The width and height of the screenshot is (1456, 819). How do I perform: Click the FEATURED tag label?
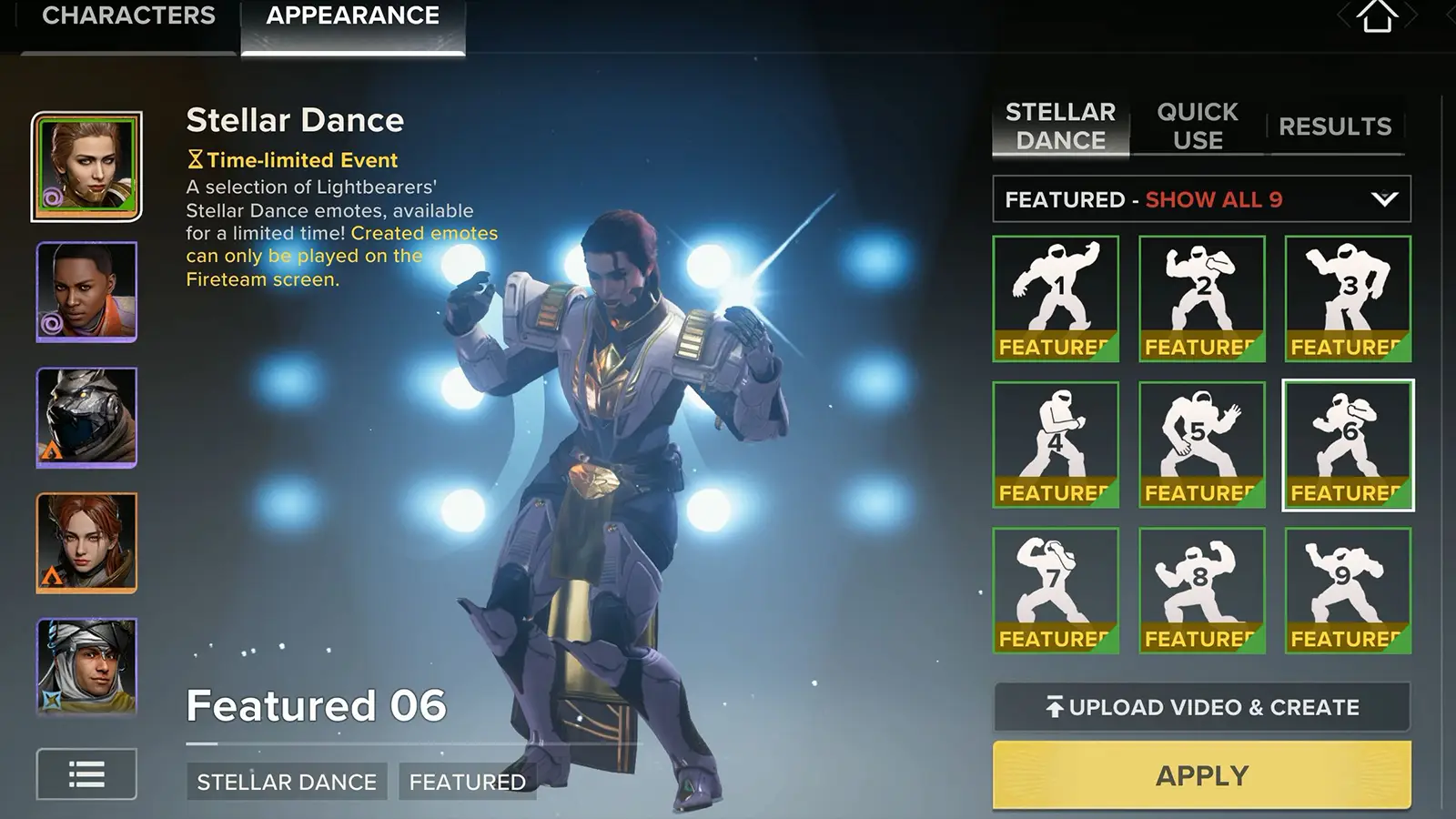click(467, 782)
